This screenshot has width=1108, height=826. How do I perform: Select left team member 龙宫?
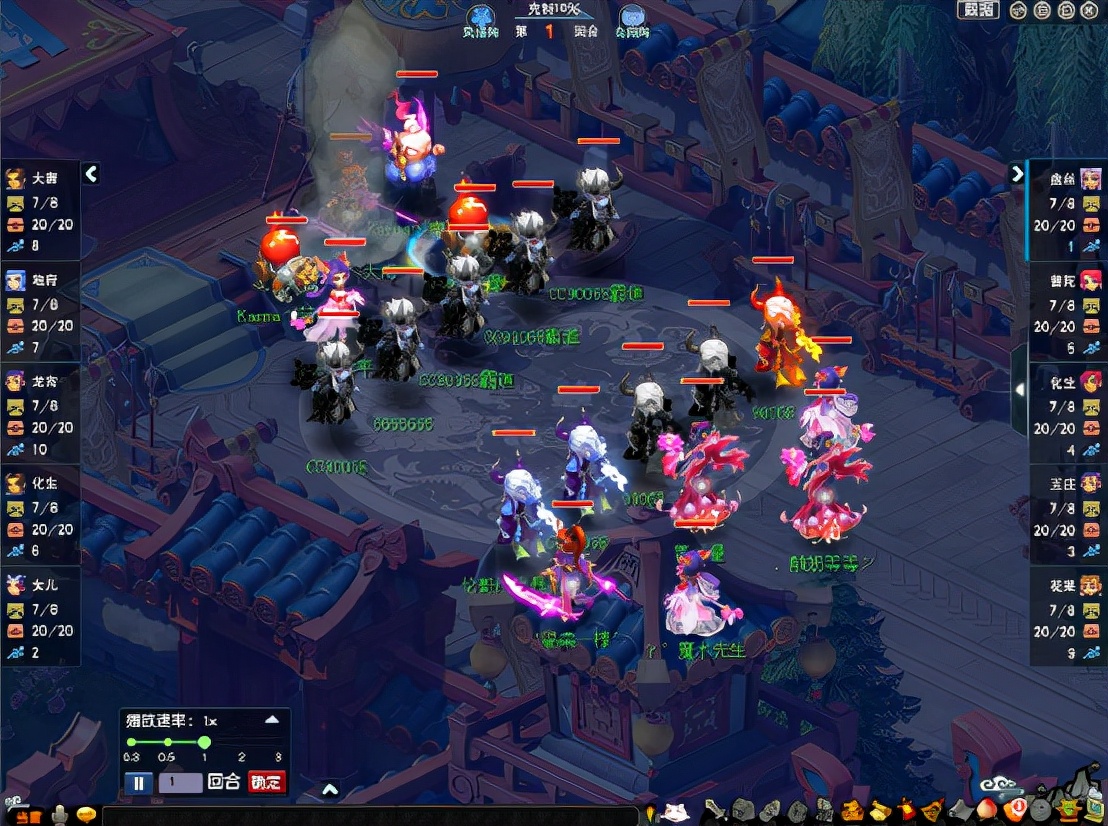(x=40, y=412)
